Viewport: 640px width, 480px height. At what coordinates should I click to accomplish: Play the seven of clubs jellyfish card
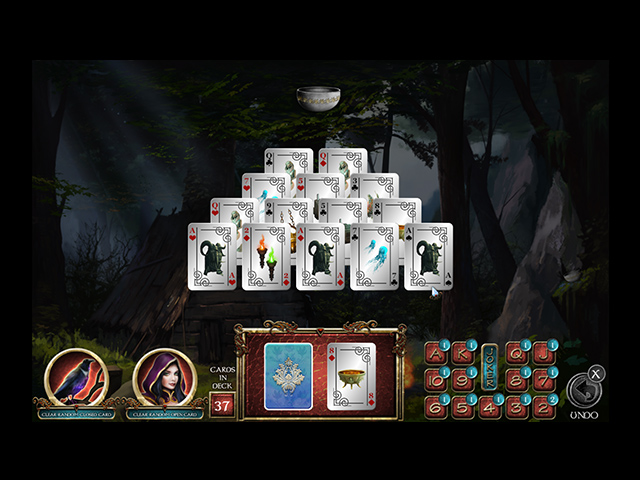[x=374, y=257]
